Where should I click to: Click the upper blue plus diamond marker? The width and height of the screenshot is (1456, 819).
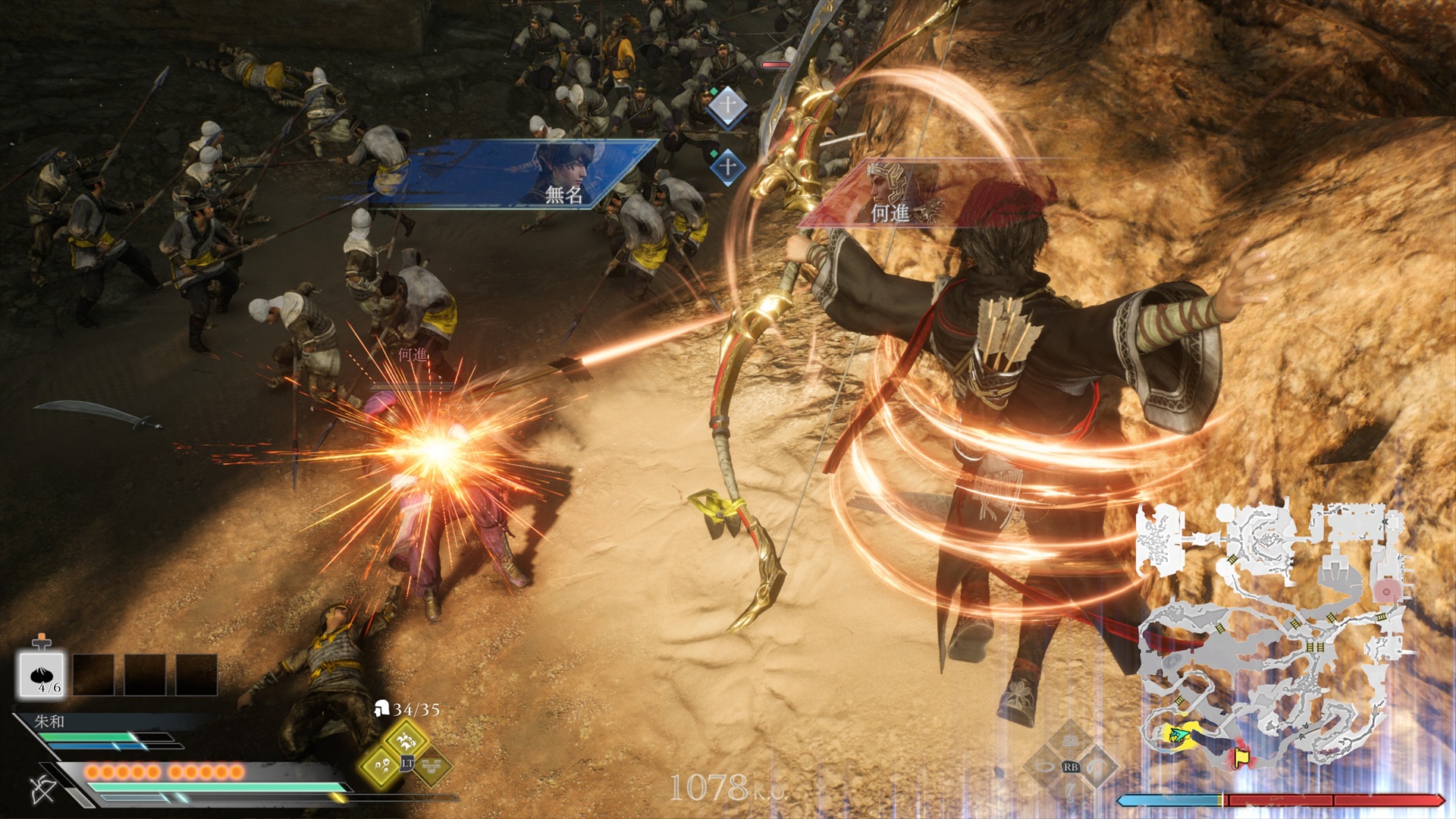point(726,105)
